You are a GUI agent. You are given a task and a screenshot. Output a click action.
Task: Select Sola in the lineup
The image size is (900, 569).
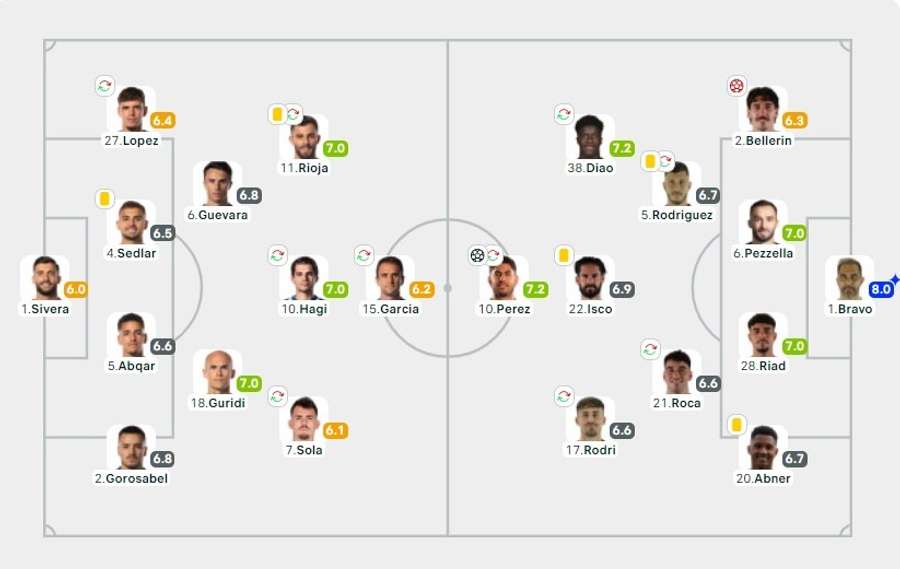(303, 420)
